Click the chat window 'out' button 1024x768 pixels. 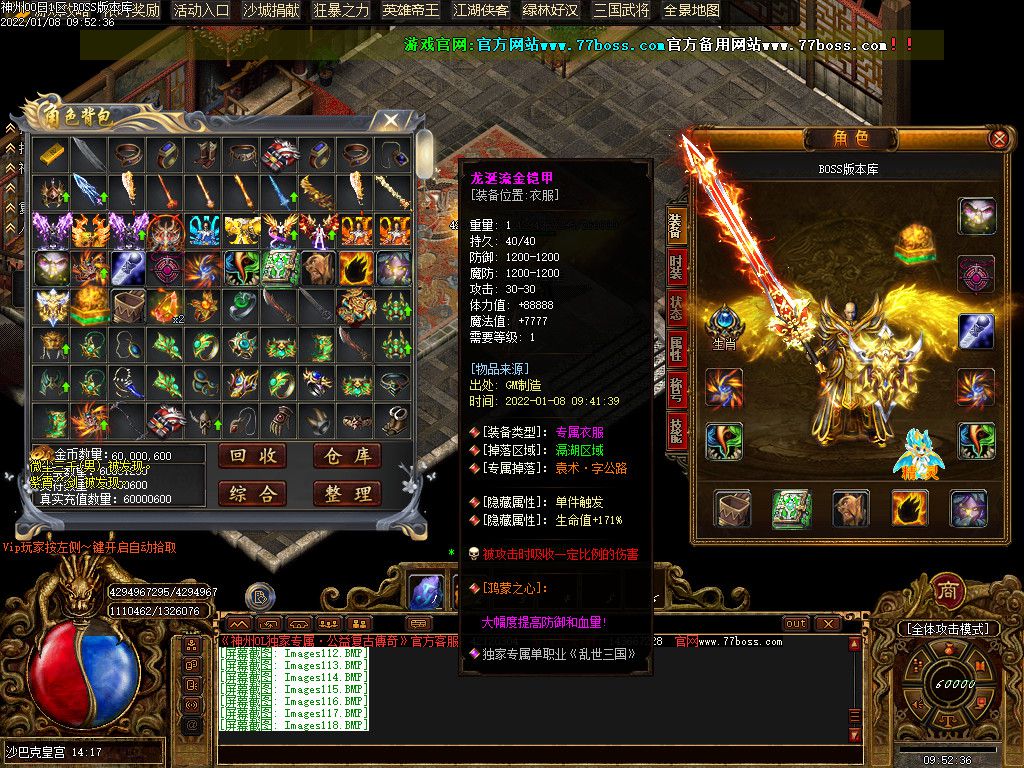[x=796, y=623]
